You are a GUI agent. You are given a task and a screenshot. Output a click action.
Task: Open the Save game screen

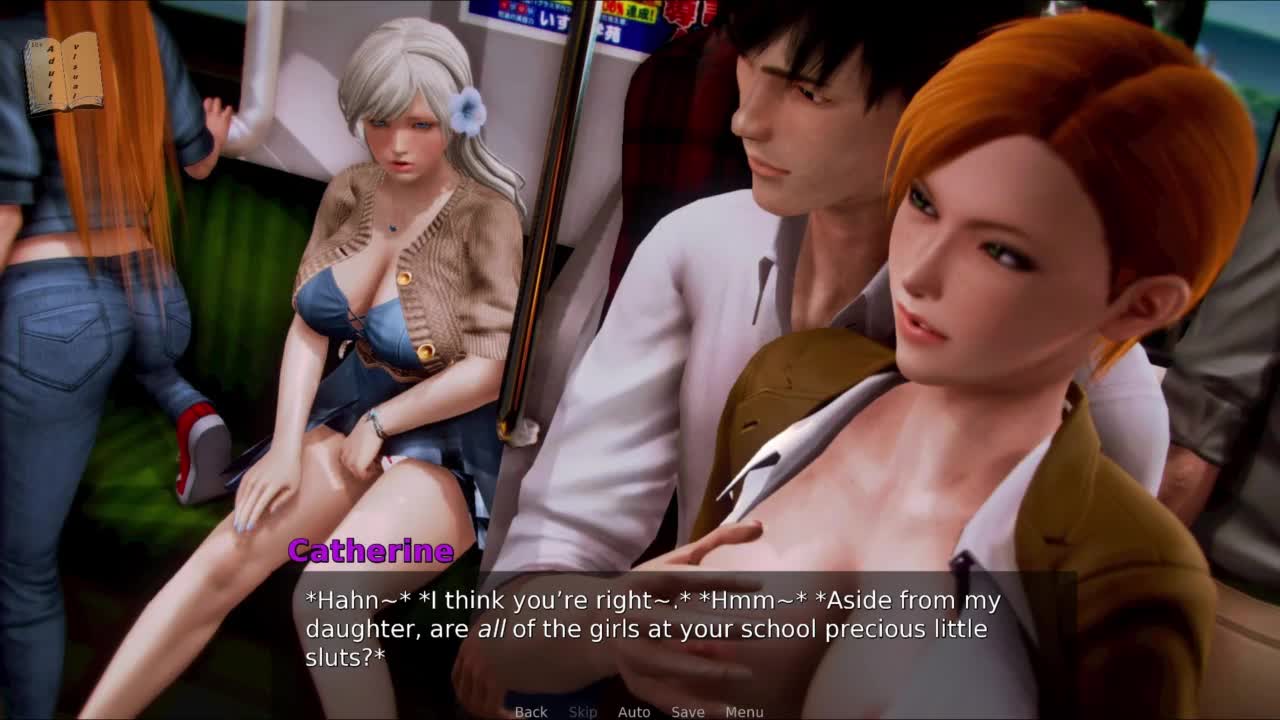(688, 712)
